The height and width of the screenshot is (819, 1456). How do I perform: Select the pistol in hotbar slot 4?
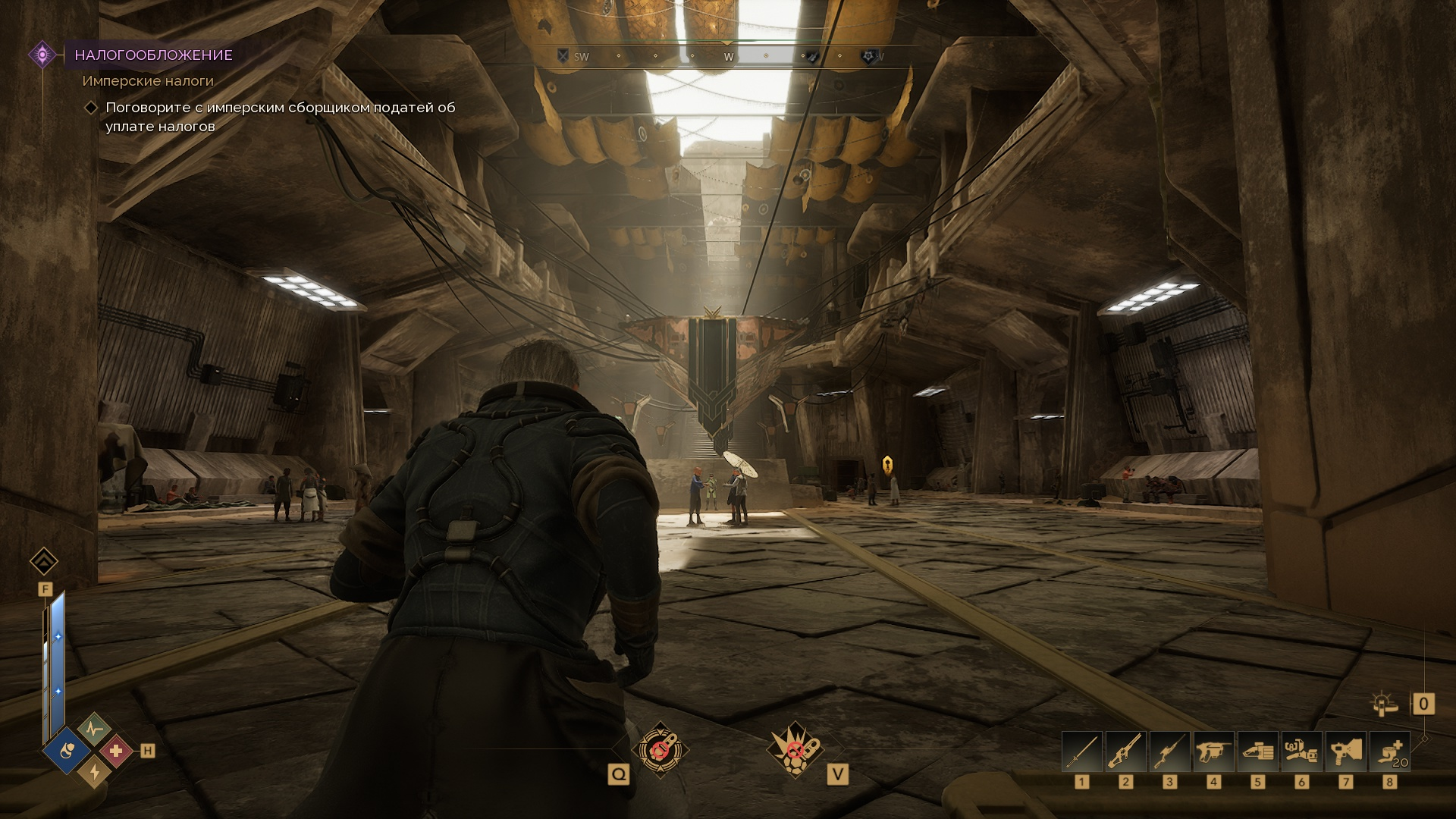(x=1213, y=752)
